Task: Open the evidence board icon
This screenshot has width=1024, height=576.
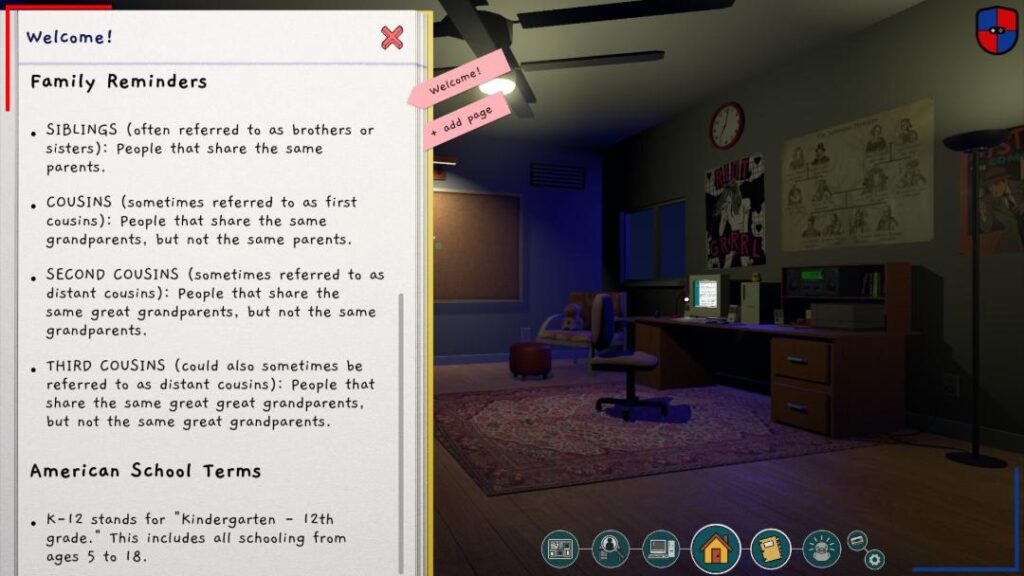Action: (x=560, y=548)
